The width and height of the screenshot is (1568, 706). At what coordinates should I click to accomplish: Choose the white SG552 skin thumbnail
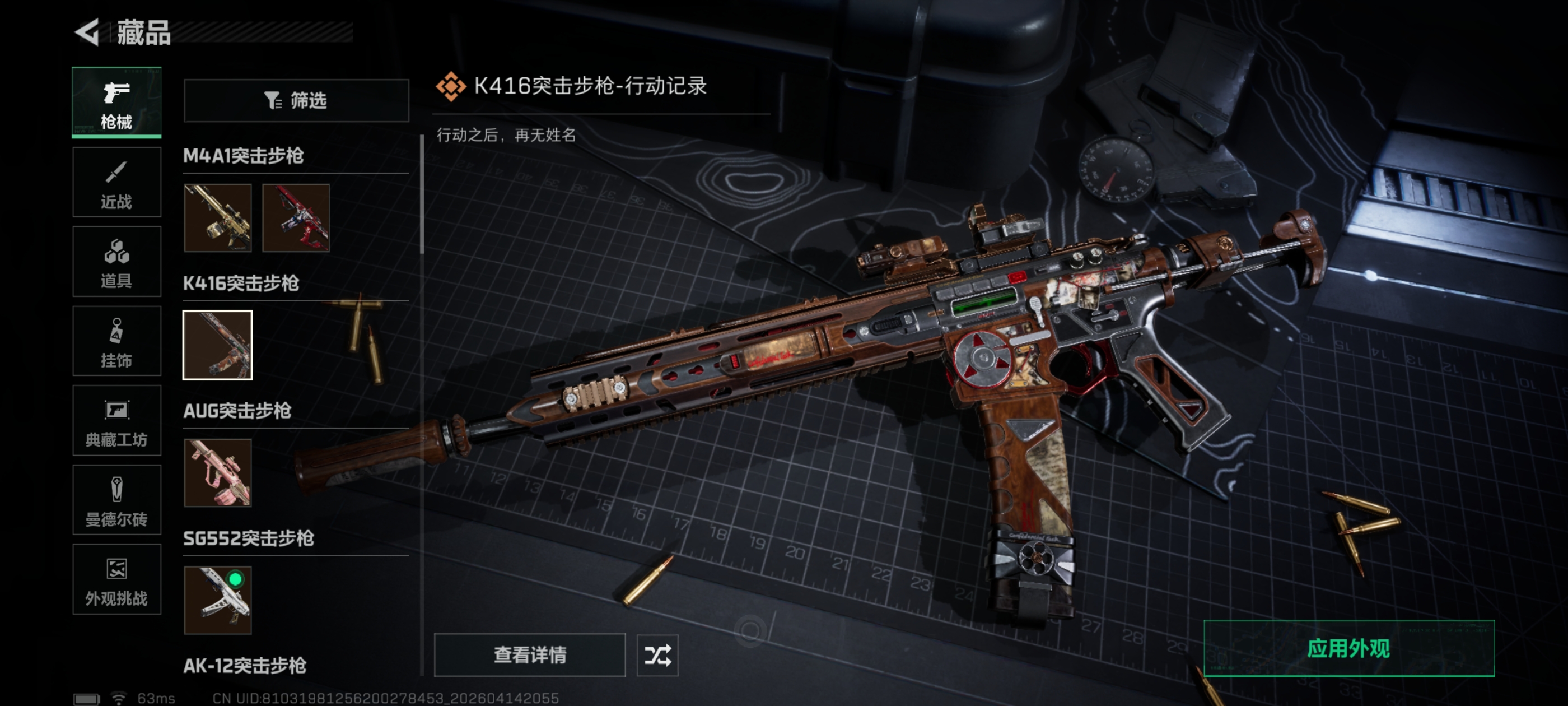[218, 600]
